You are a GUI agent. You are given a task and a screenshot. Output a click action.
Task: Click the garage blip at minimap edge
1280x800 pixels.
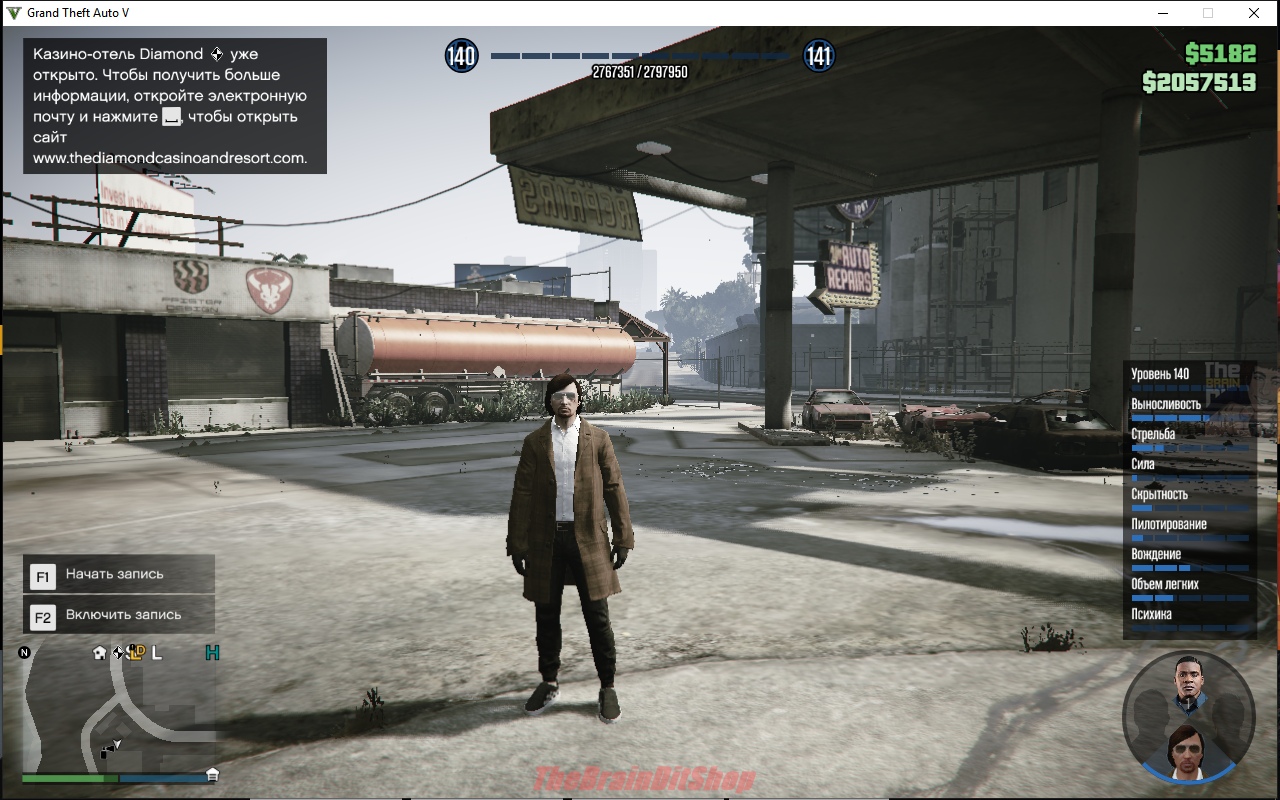(x=212, y=774)
